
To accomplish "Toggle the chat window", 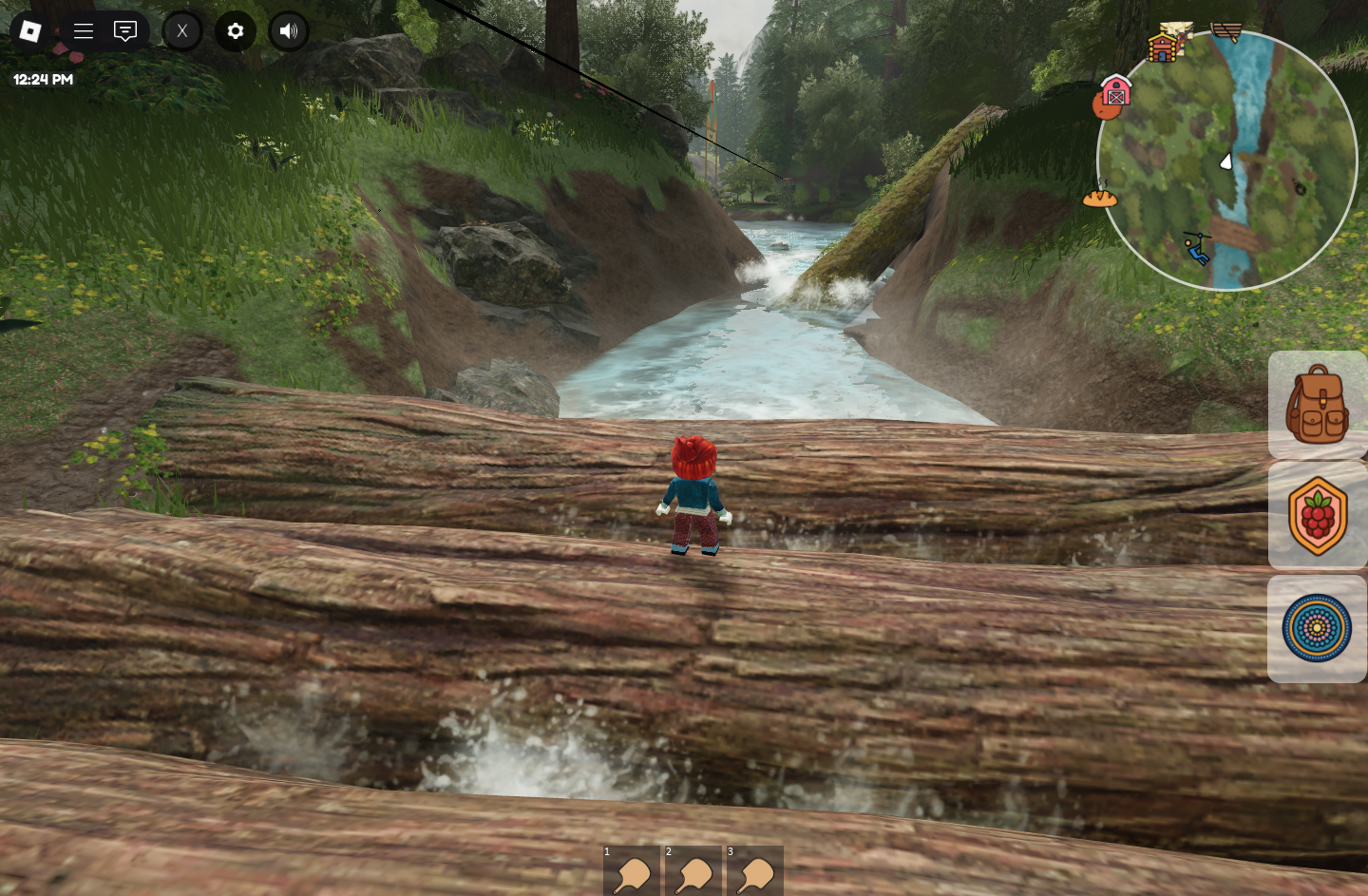I will pos(125,31).
